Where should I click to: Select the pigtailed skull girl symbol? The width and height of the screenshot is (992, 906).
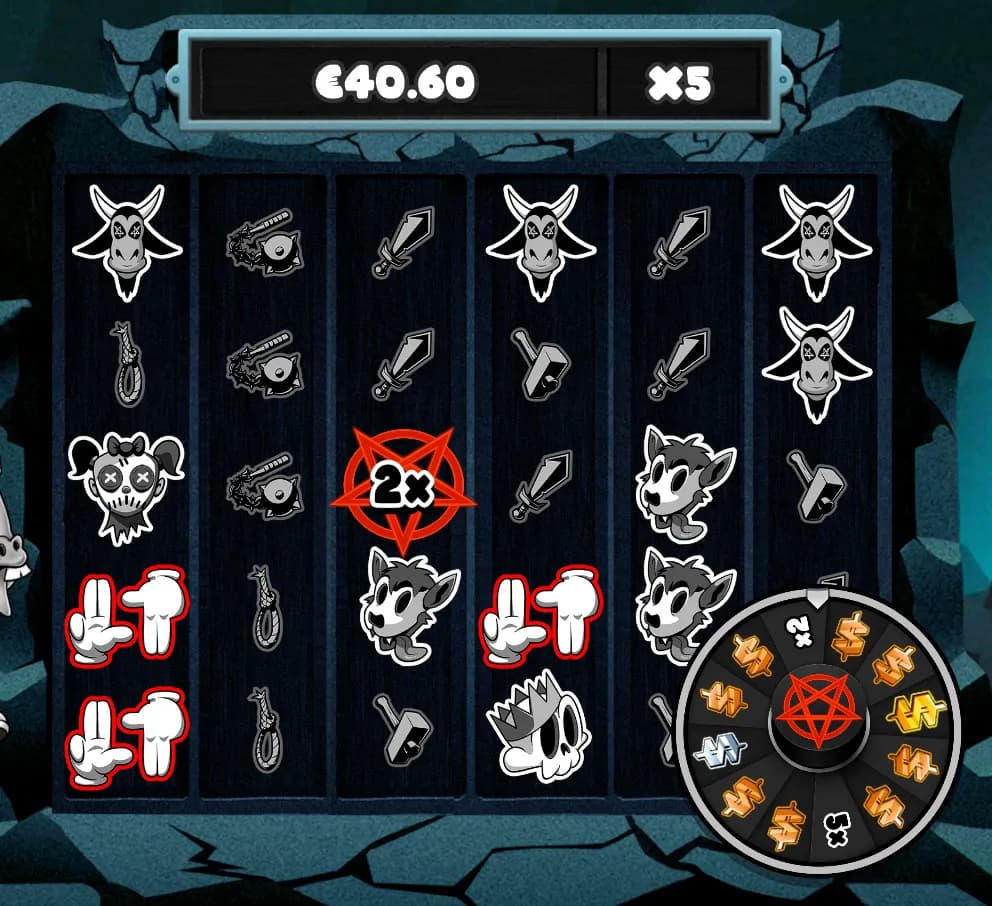[127, 484]
